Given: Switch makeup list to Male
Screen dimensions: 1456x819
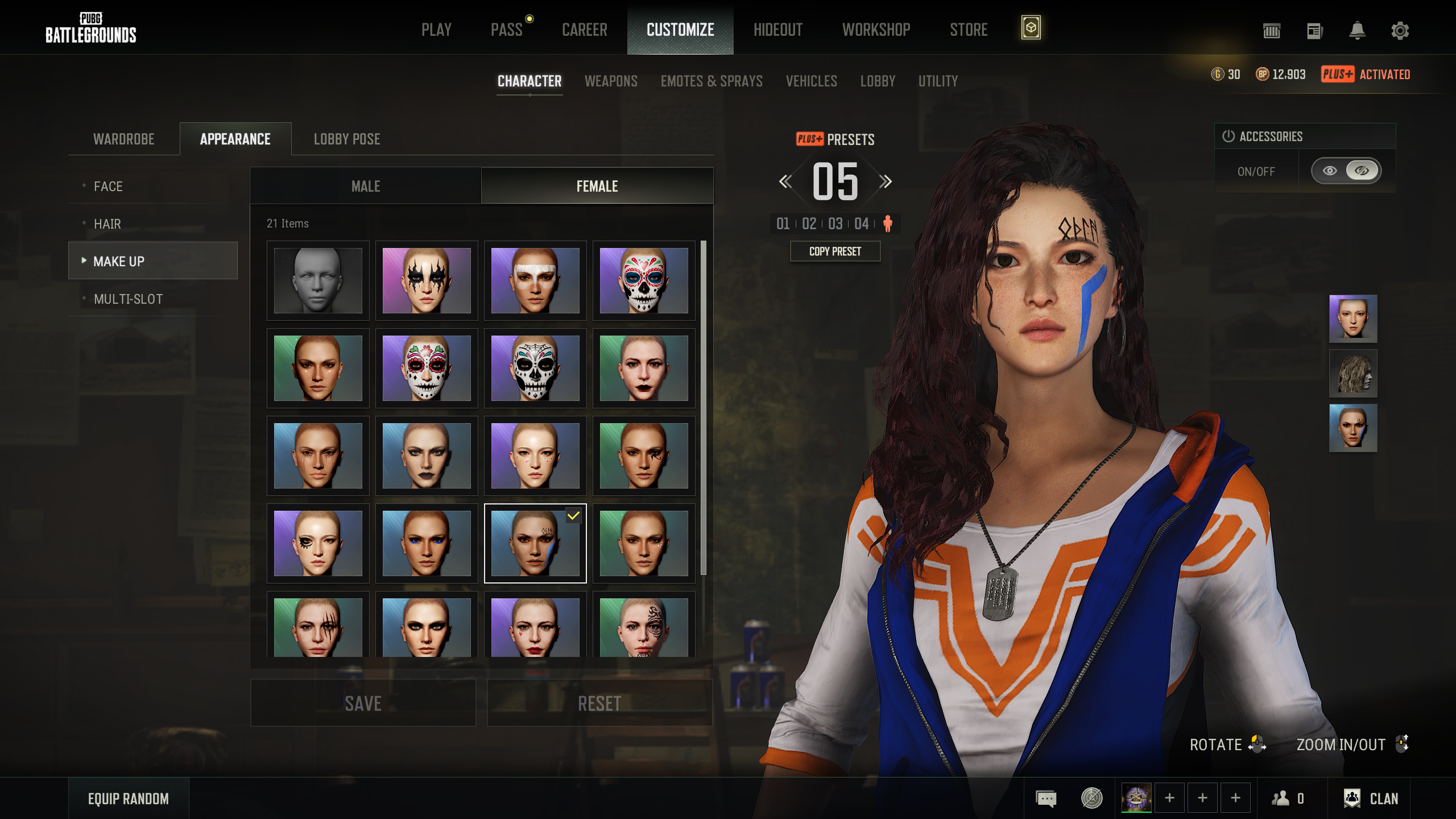Looking at the screenshot, I should (x=366, y=187).
